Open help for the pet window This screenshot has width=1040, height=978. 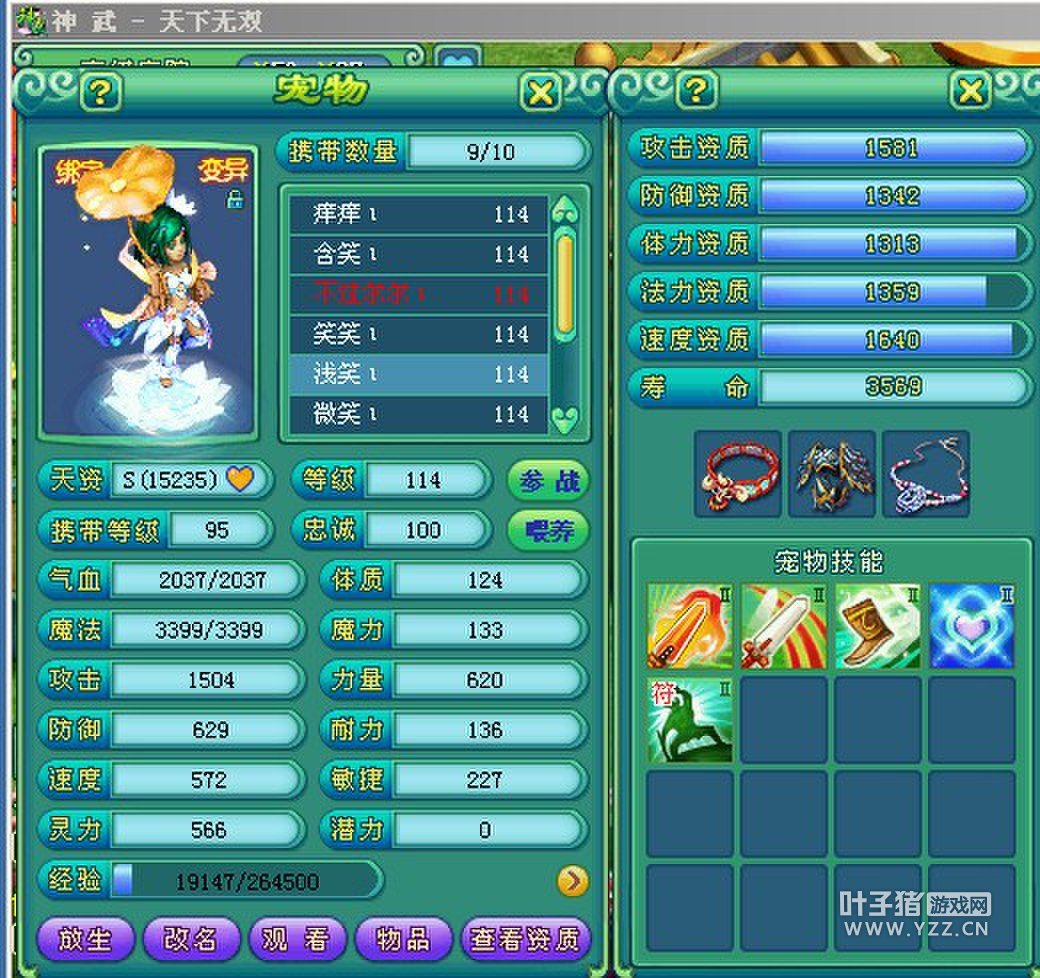[100, 93]
